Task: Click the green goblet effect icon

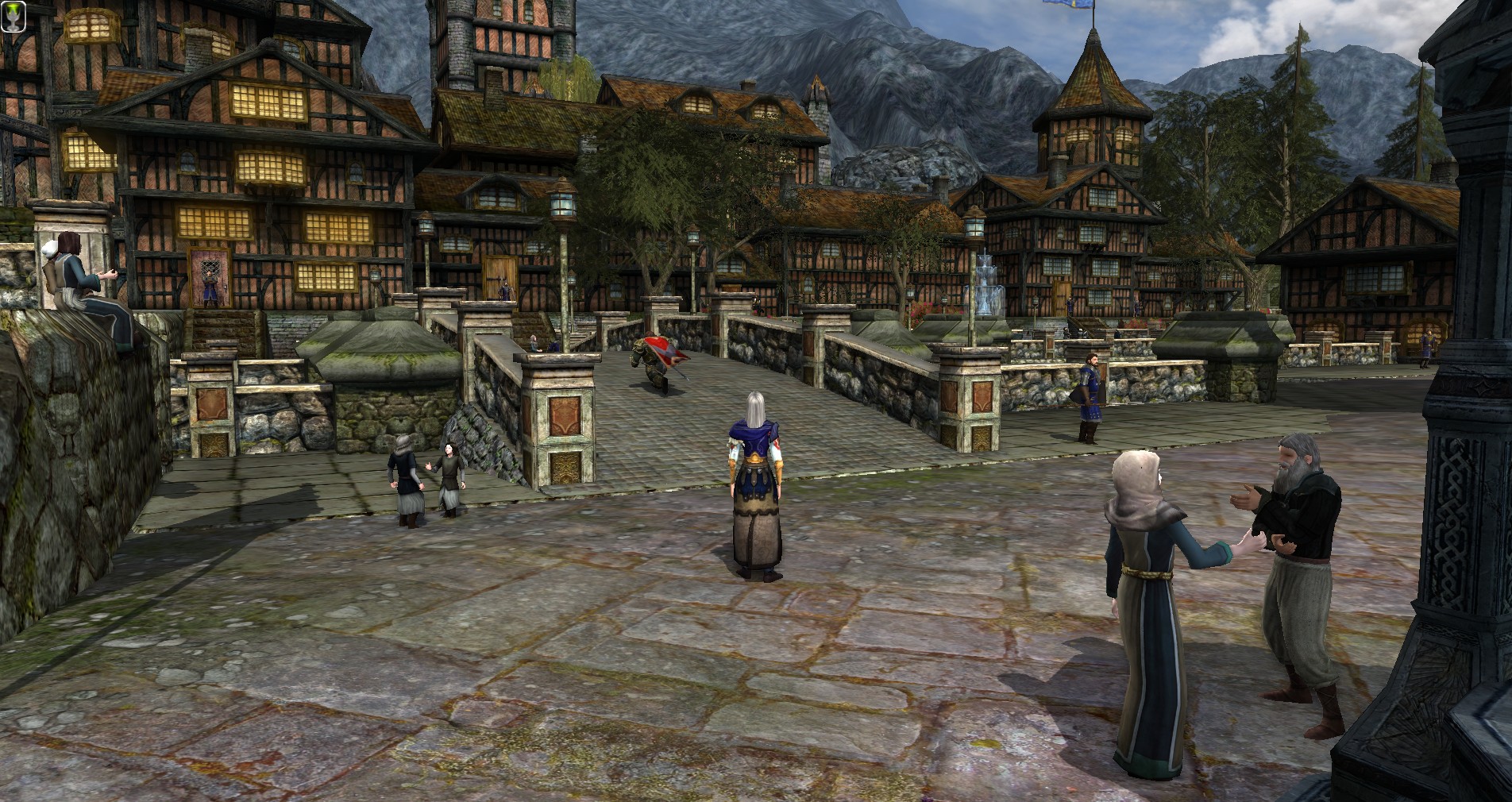Action: coord(13,15)
